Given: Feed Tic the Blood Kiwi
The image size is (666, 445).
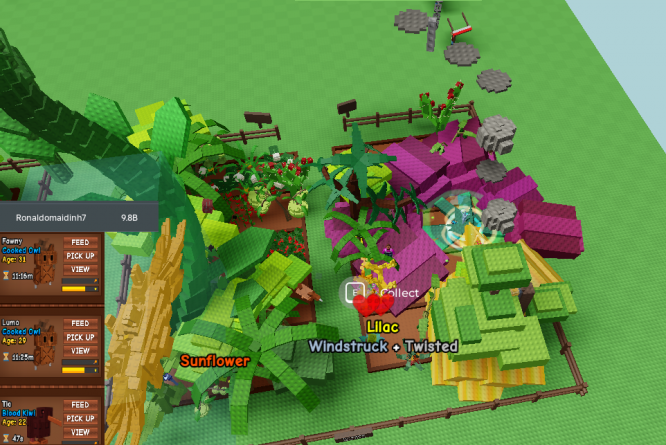Looking at the screenshot, I should [80, 406].
